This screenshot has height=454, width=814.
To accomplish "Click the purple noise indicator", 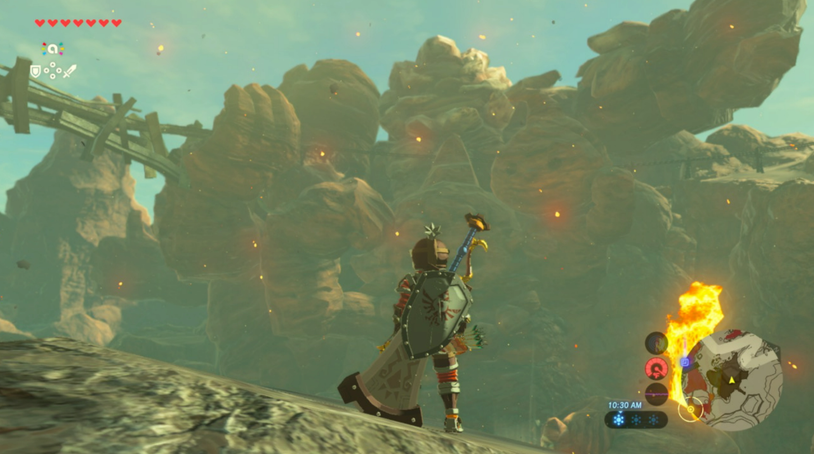I will (656, 393).
